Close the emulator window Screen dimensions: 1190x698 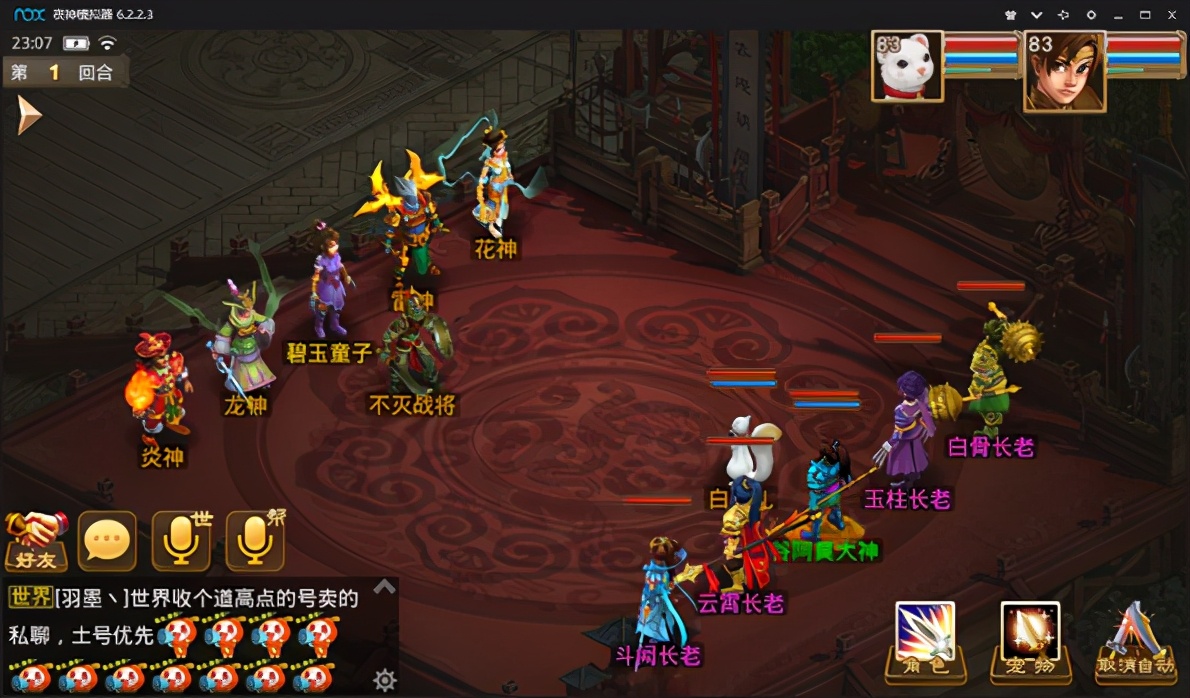point(1172,15)
